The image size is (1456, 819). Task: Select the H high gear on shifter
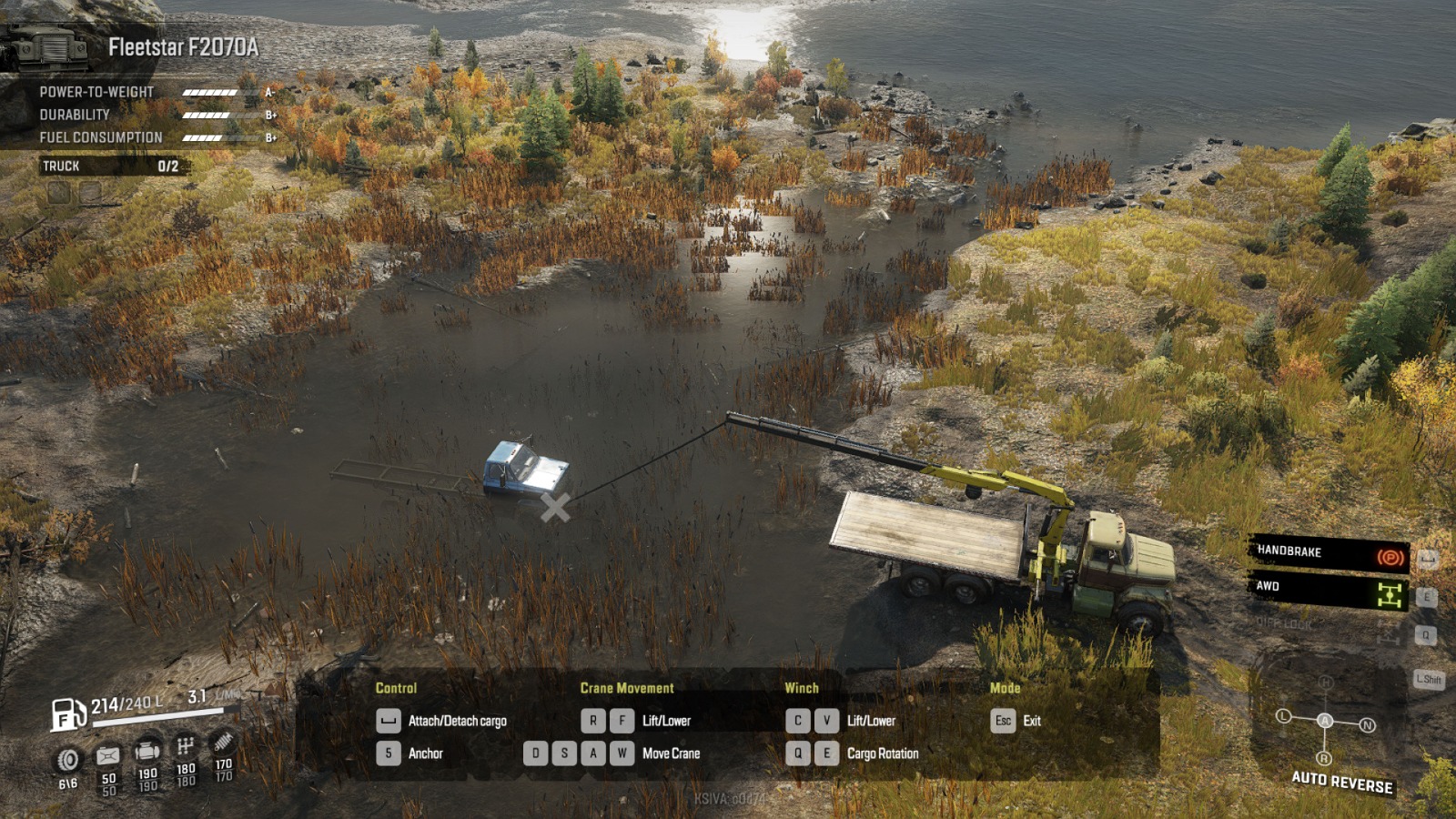[1325, 682]
